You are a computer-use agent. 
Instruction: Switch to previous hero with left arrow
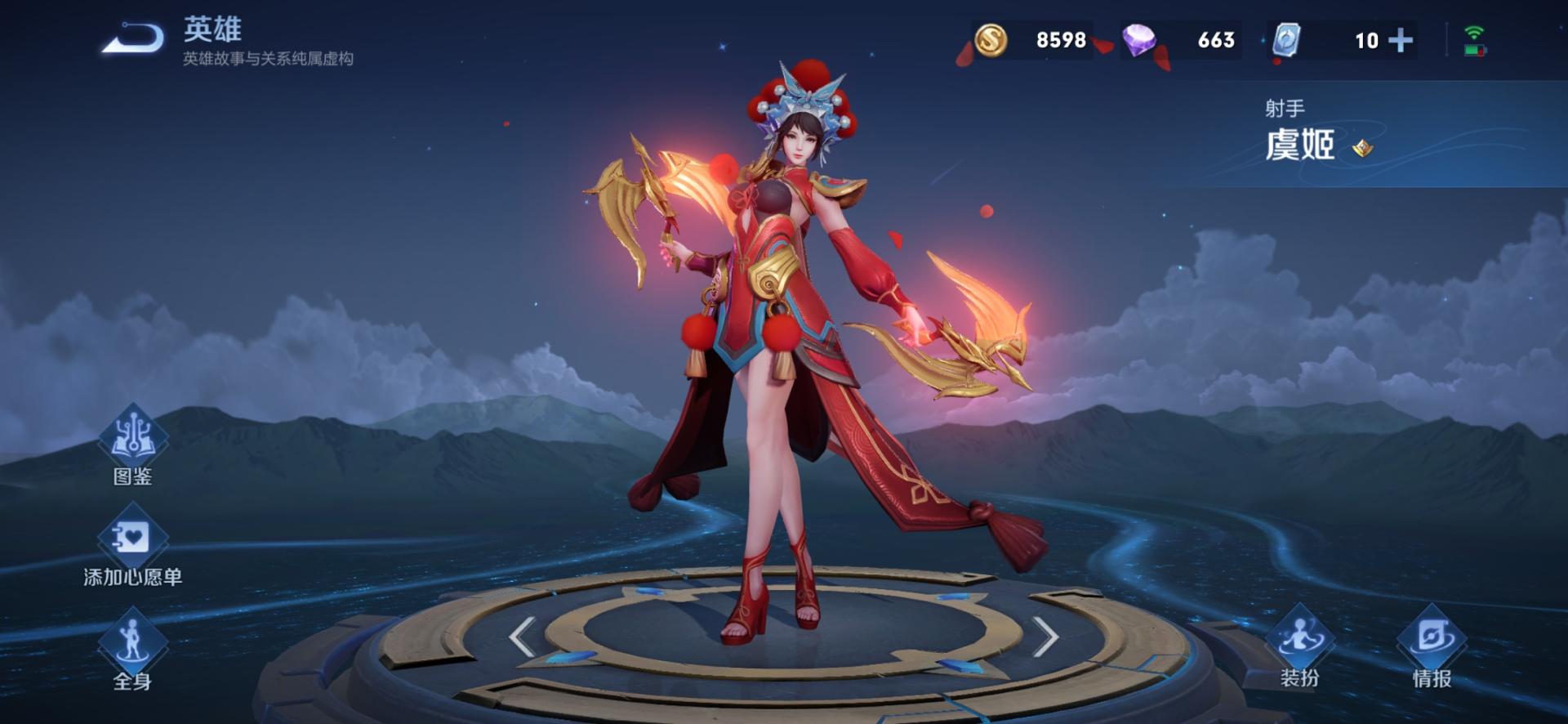(523, 637)
